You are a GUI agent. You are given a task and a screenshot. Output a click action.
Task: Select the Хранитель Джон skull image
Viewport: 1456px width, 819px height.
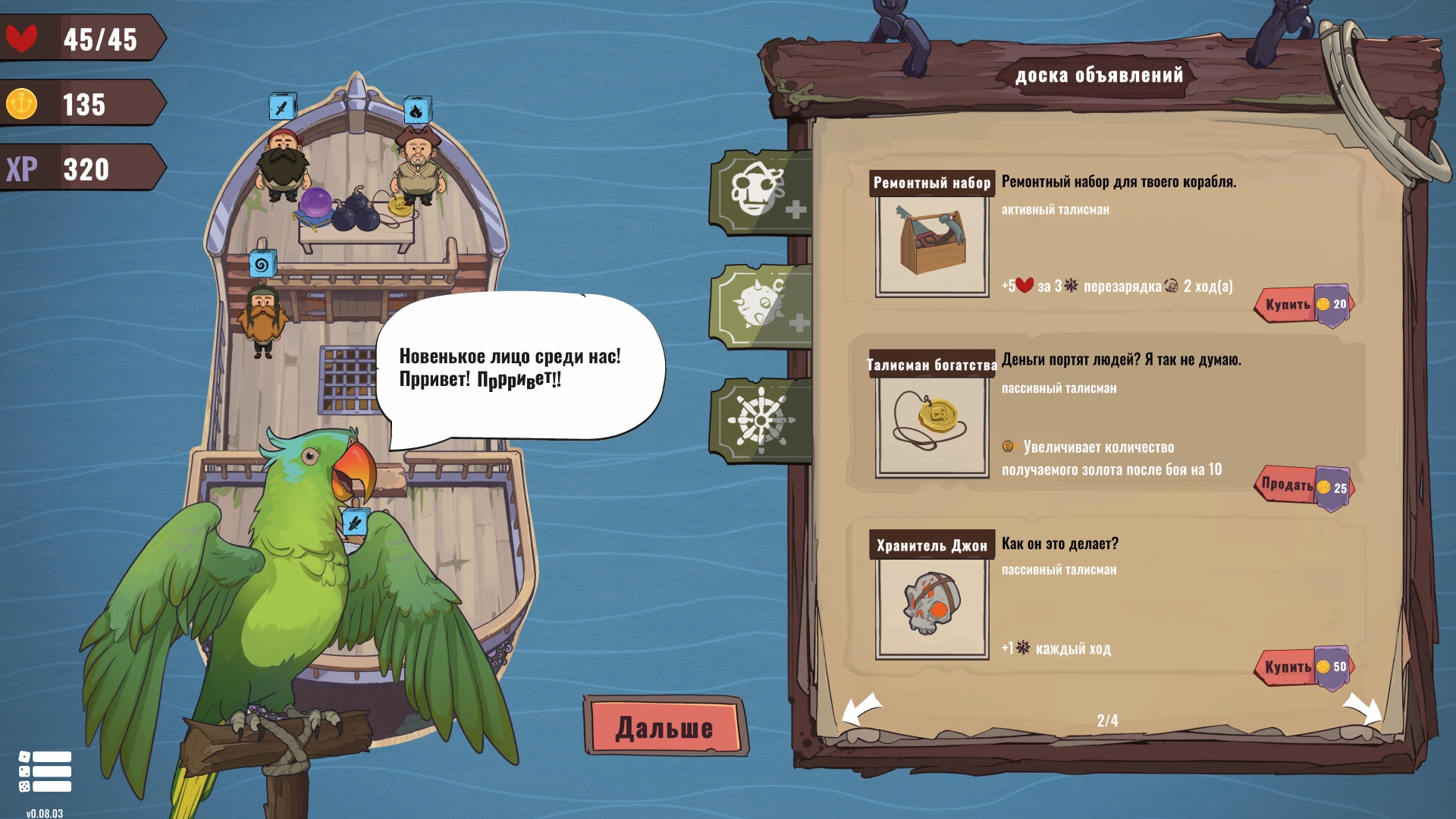pyautogui.click(x=932, y=606)
